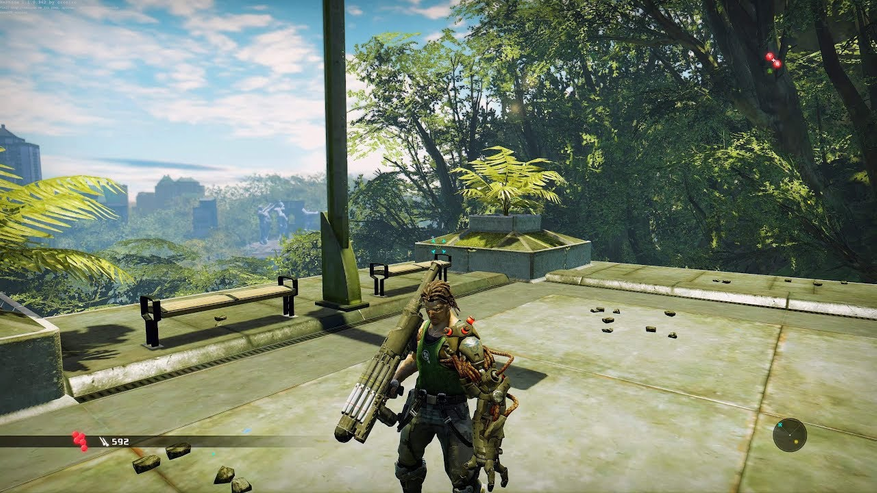Select the red weapon icon beside ammo count
The width and height of the screenshot is (877, 493).
(79, 440)
